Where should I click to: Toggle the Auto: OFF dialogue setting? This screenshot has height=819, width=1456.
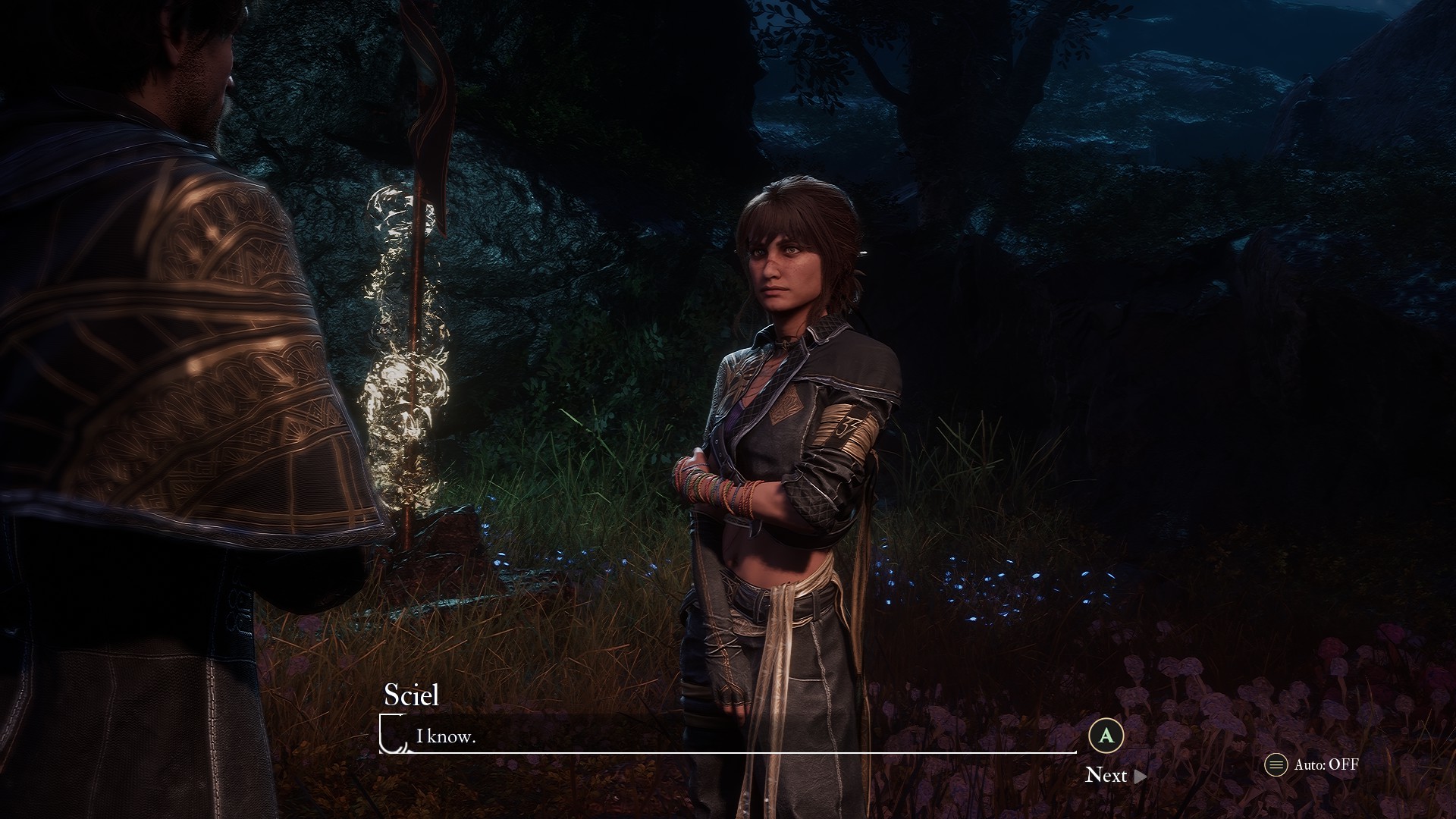1312,764
